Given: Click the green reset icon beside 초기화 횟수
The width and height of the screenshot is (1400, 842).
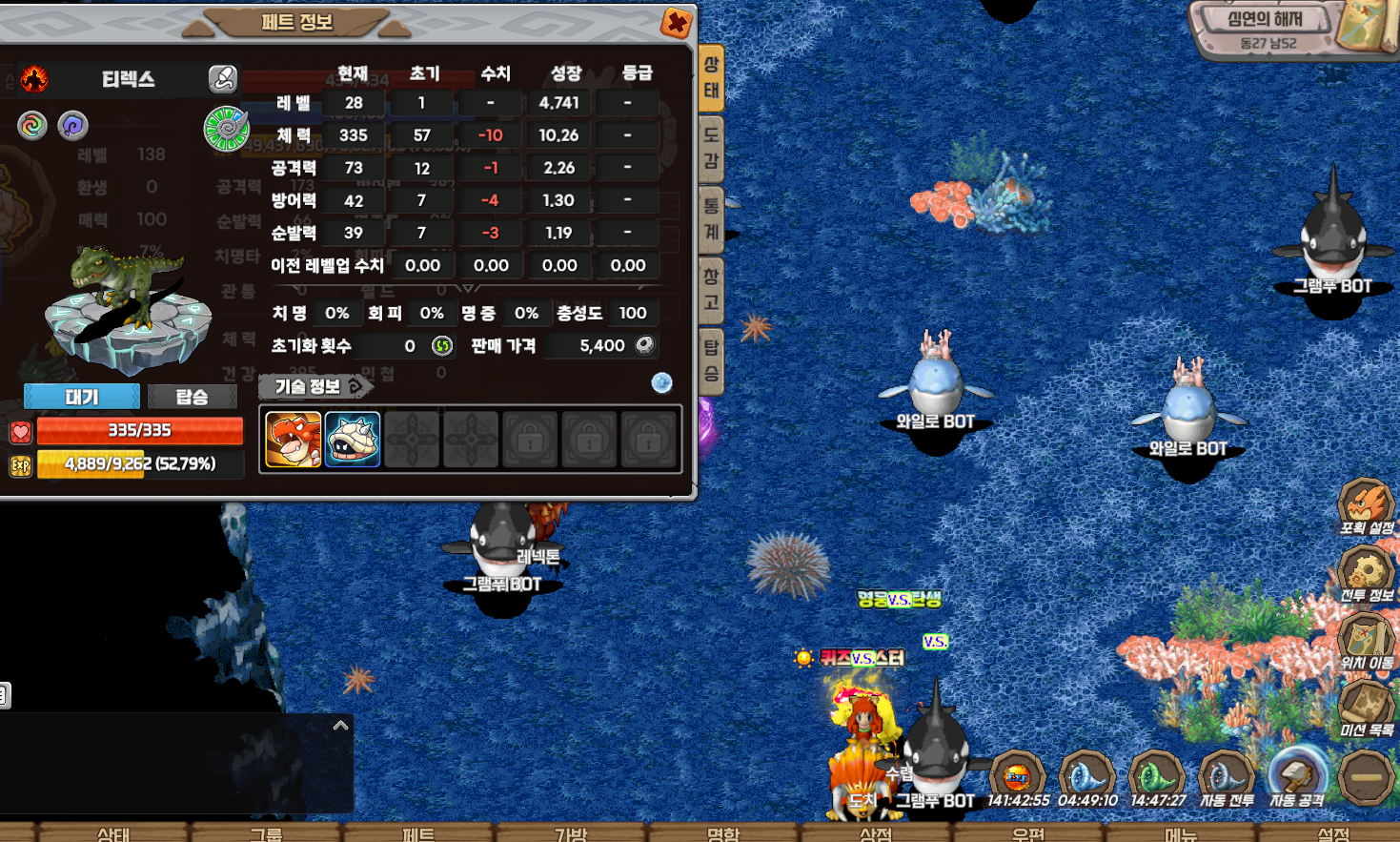Looking at the screenshot, I should coord(441,346).
